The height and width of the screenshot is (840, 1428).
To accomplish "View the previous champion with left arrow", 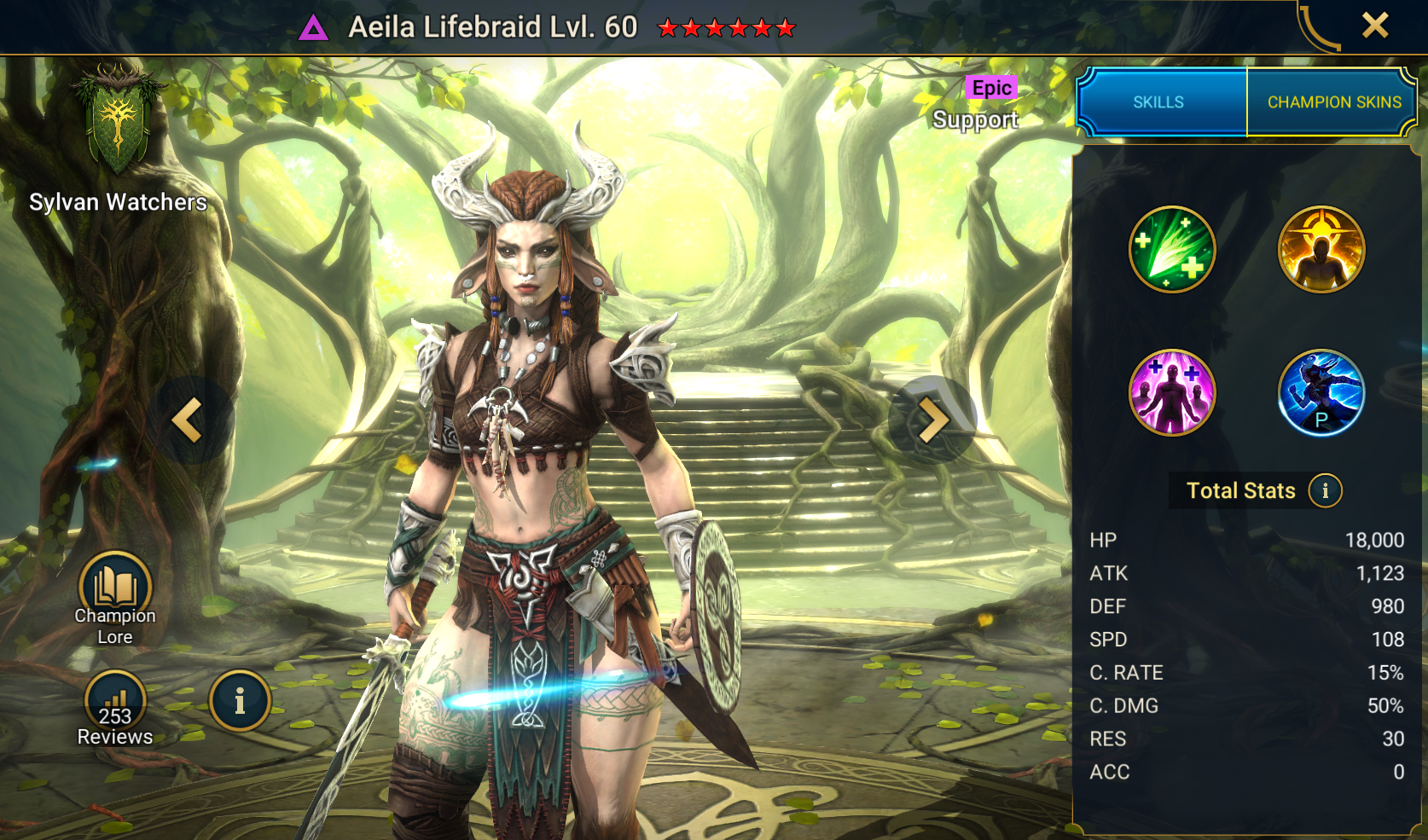I will [188, 420].
